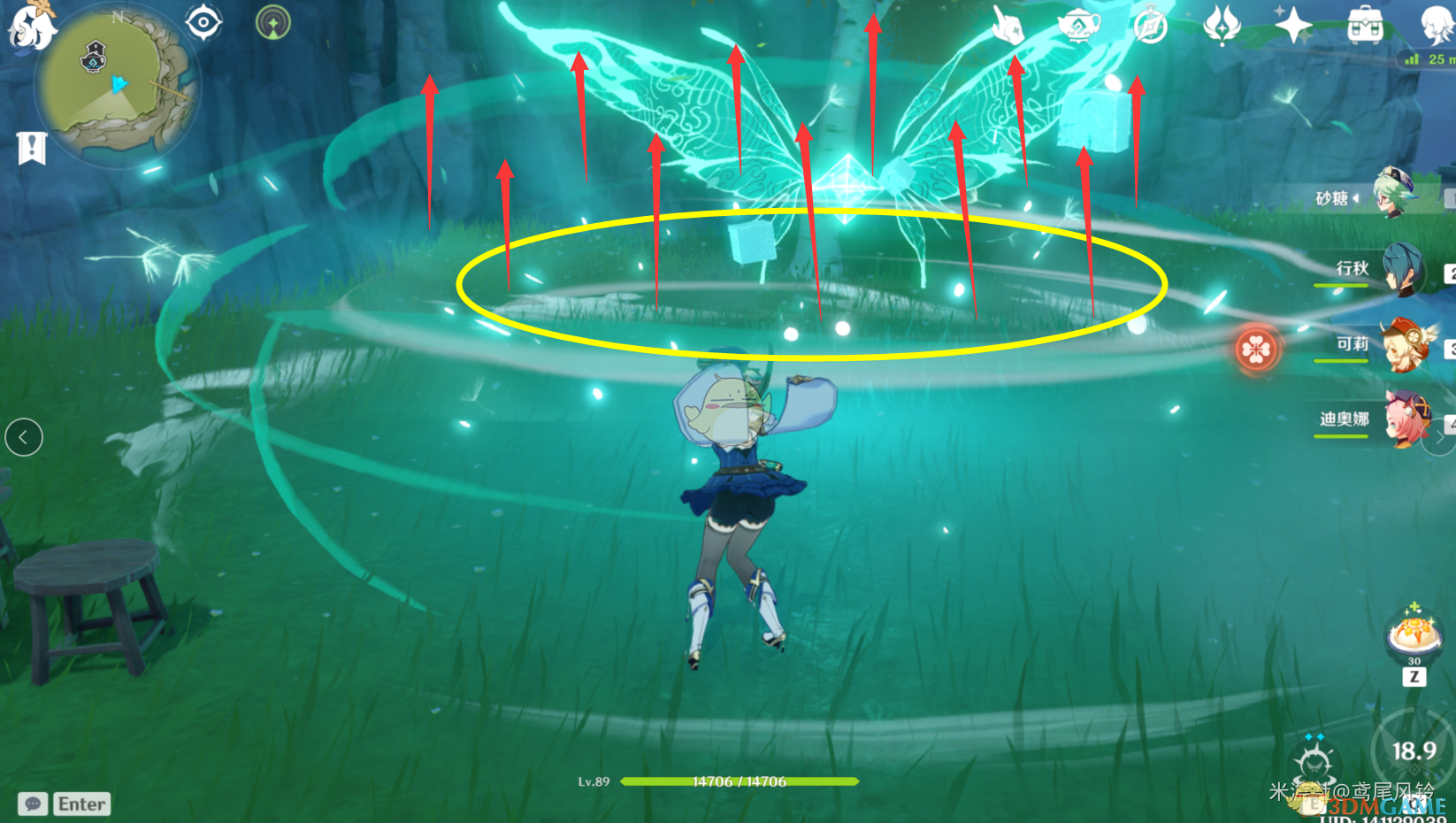Expand the left-side arrow panel

[x=24, y=437]
